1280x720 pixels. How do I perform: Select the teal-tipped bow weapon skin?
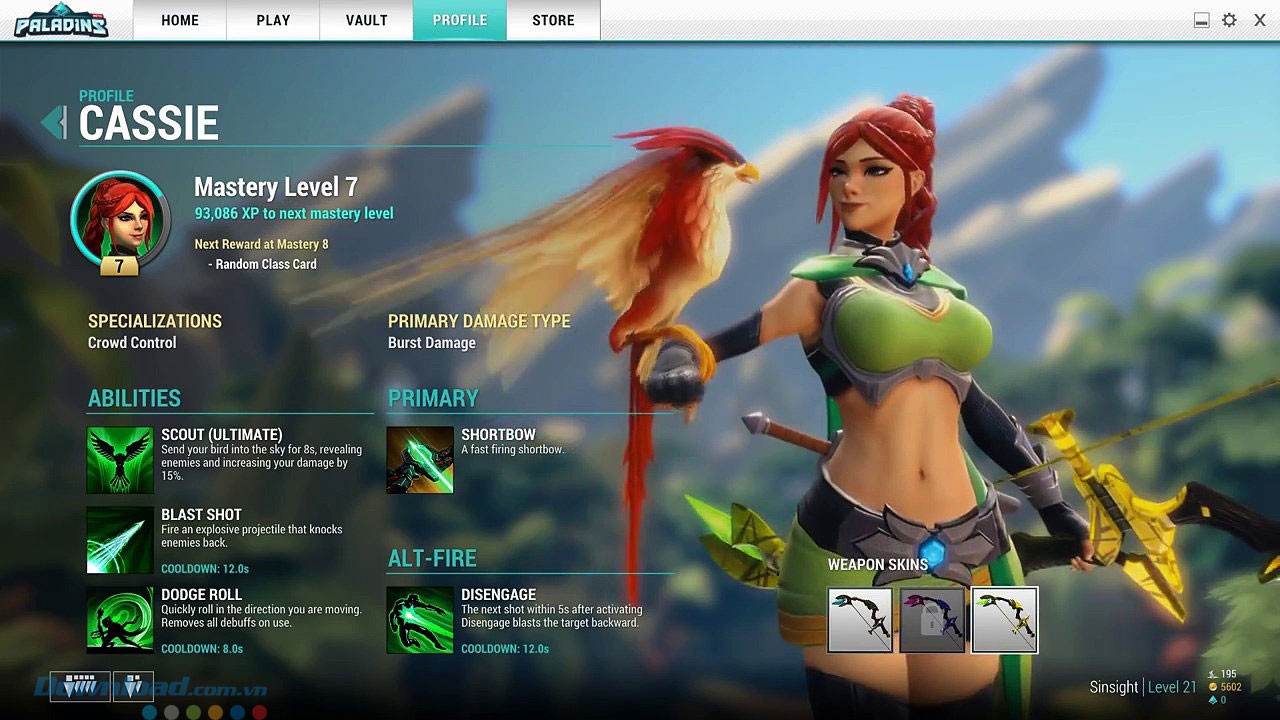(860, 620)
